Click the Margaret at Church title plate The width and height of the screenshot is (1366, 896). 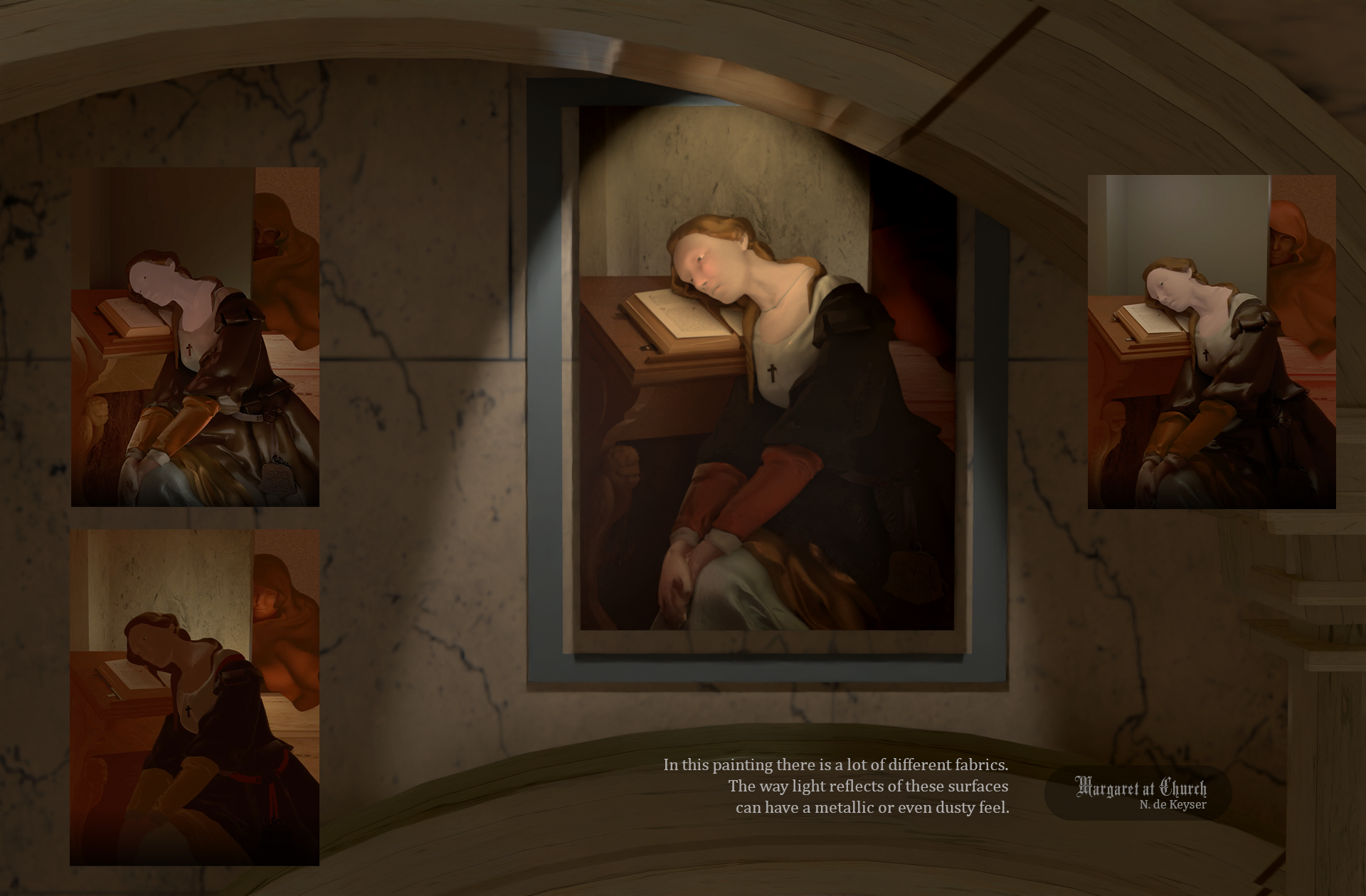[x=1138, y=793]
